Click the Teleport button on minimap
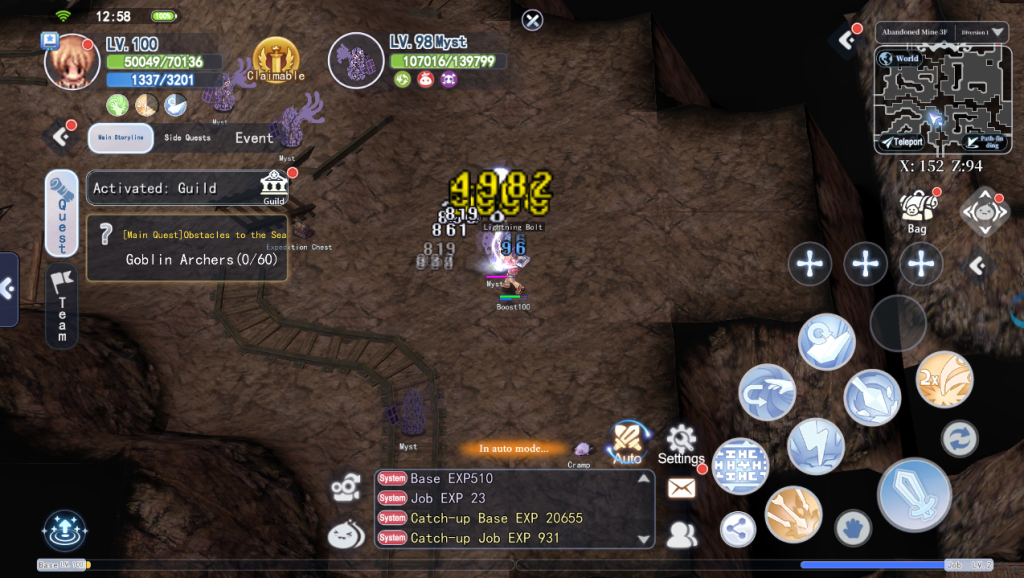 tap(903, 142)
